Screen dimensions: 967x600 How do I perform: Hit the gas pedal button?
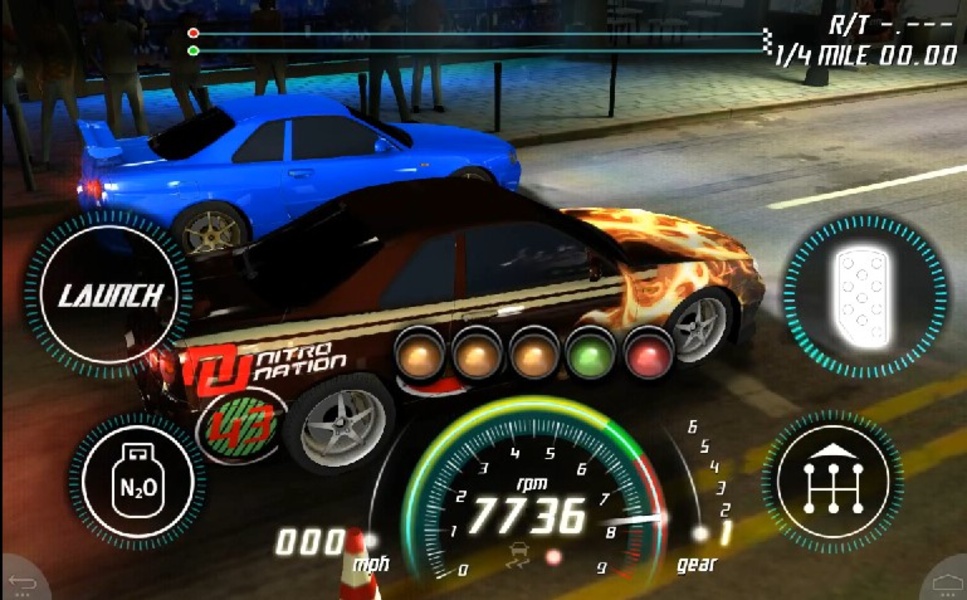coord(864,295)
